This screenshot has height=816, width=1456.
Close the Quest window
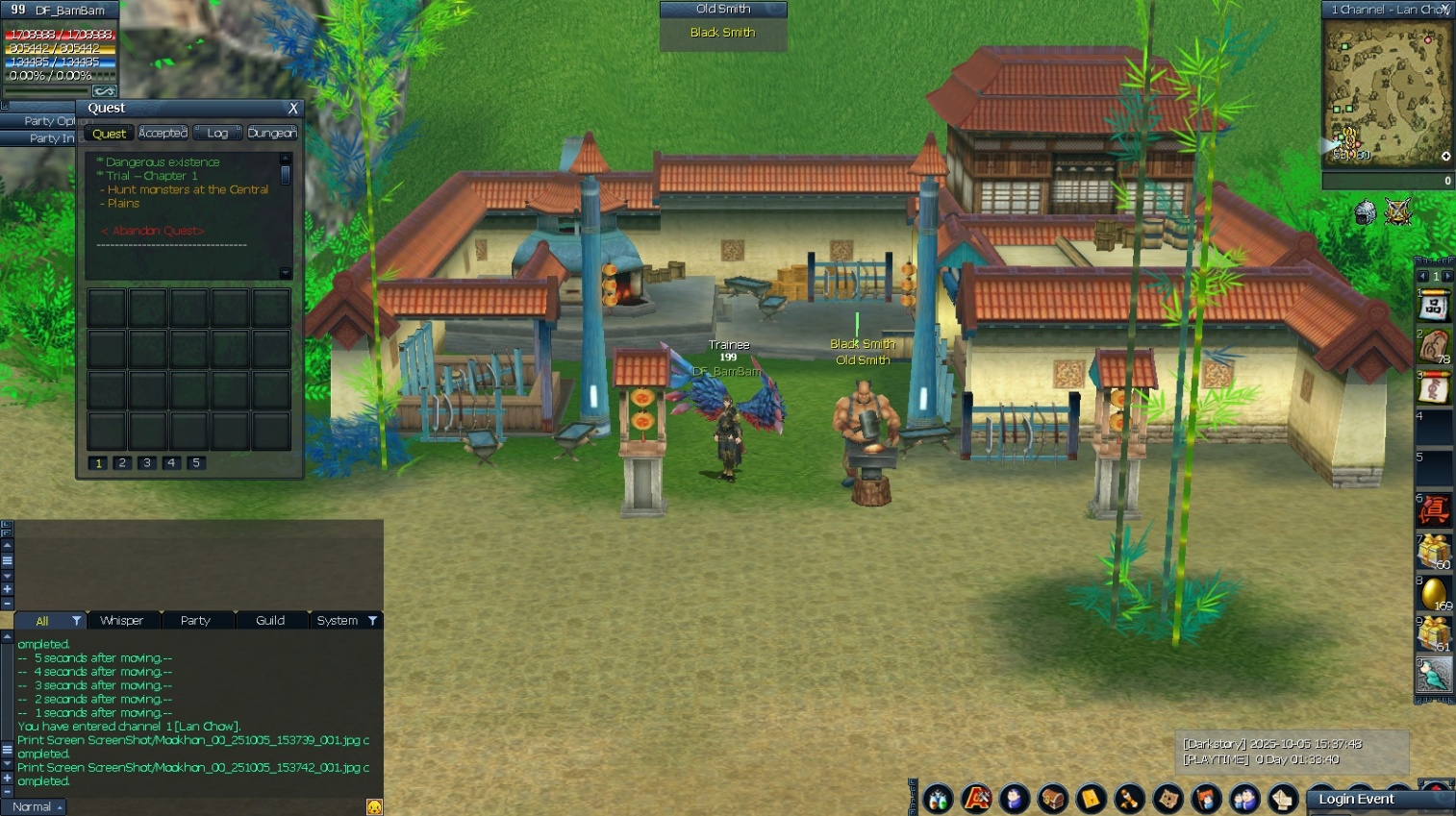click(x=293, y=109)
